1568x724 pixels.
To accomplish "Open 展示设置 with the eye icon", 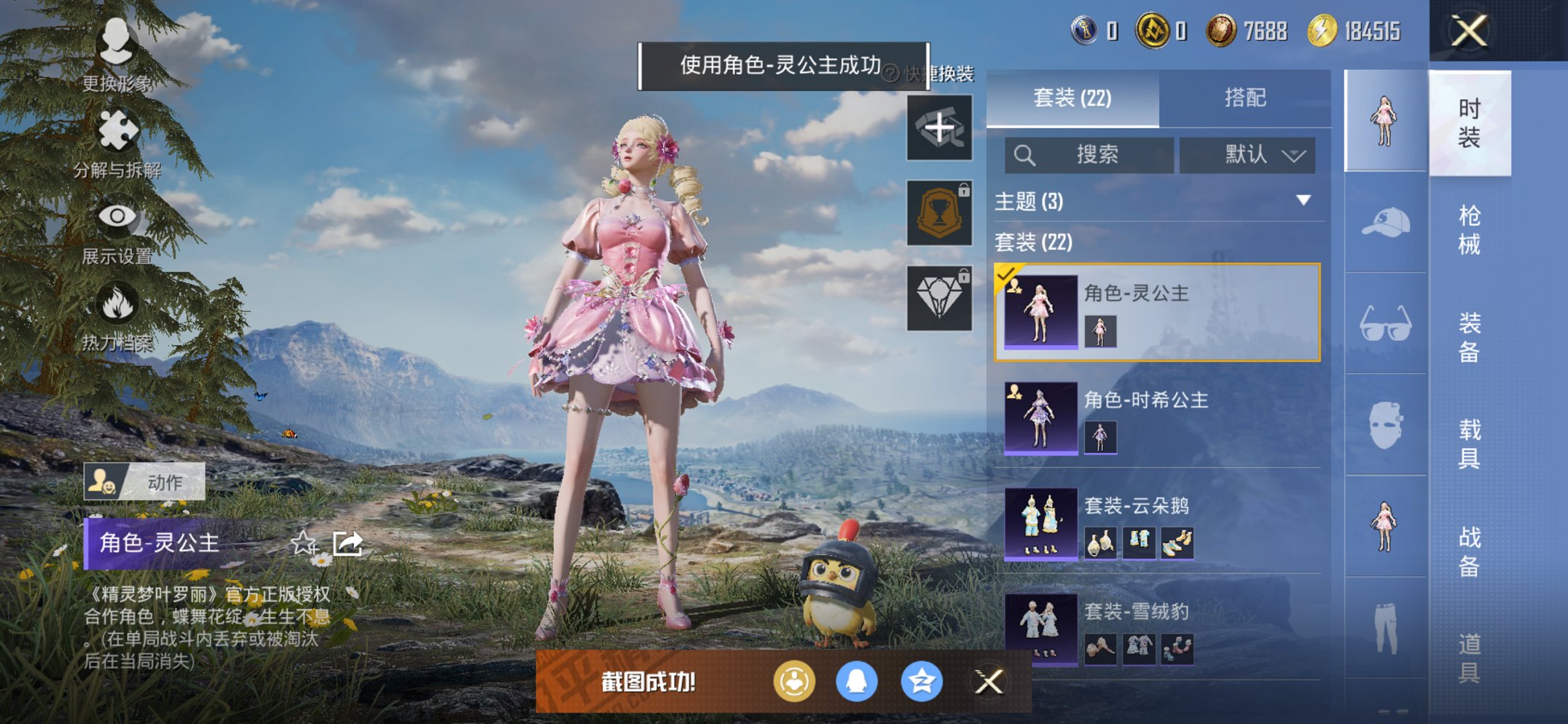I will tap(117, 215).
